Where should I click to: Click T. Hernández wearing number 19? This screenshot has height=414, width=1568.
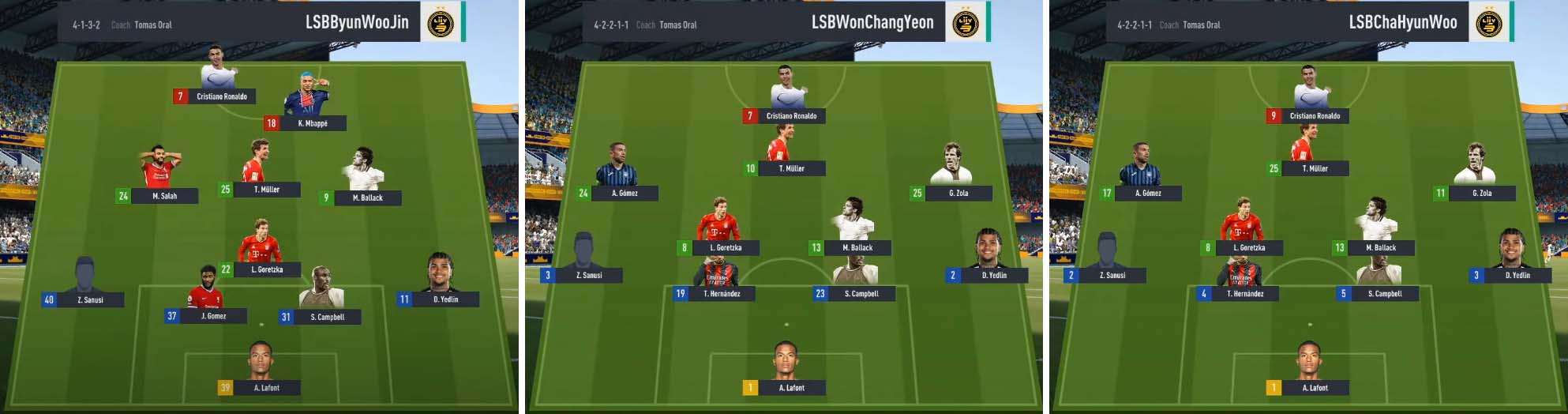tap(714, 293)
